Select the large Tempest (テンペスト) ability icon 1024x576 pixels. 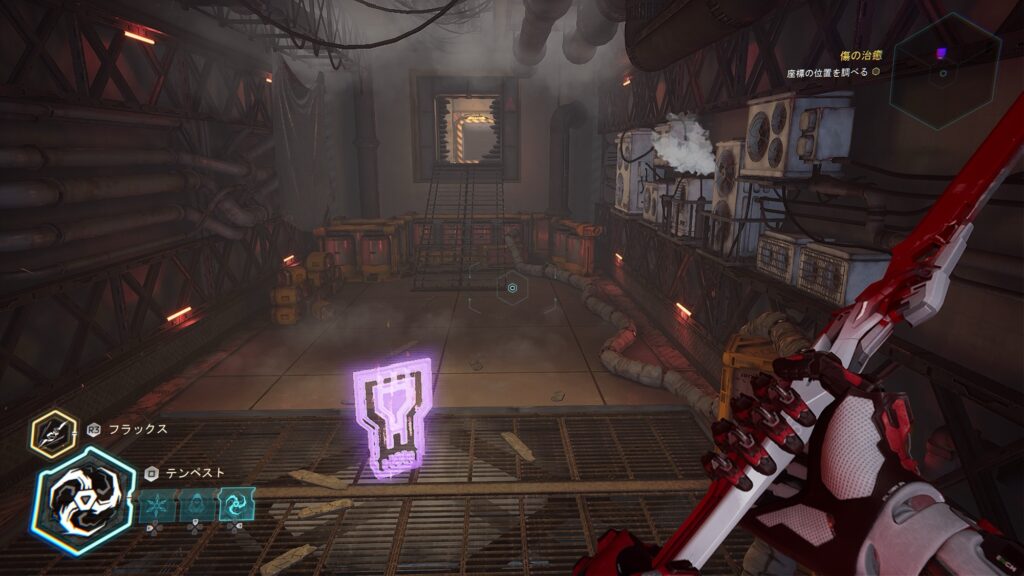[83, 500]
